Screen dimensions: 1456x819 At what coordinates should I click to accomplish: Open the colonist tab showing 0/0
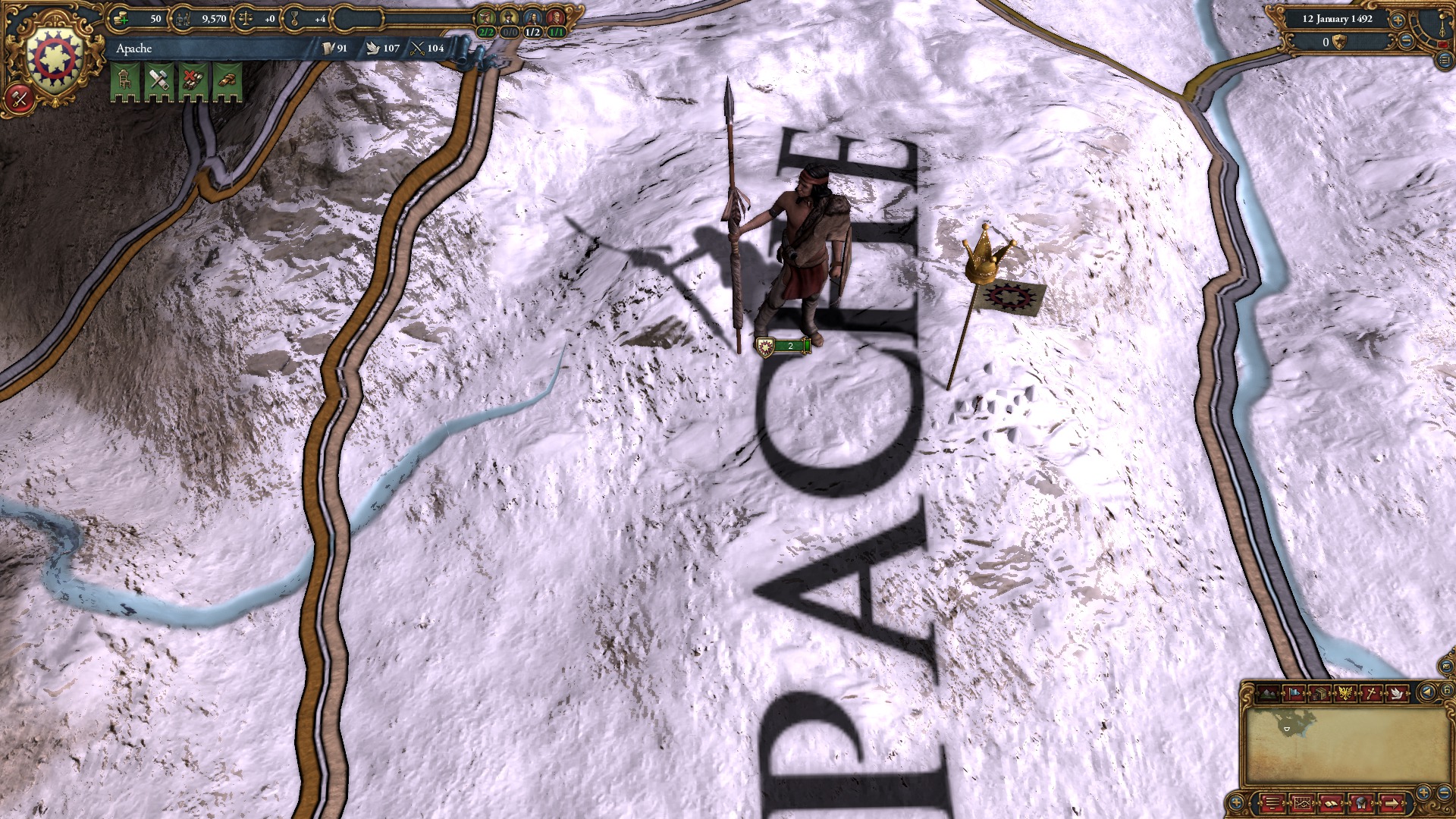tap(509, 17)
